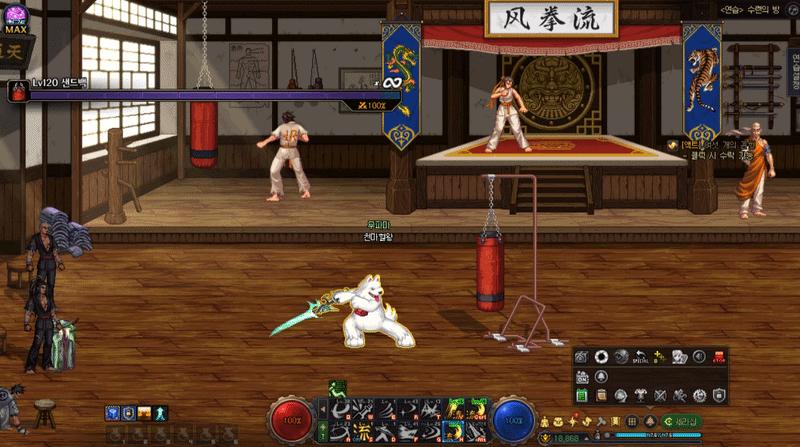Select the winged armor icon in the menu panel
Screen dimensions: 800x447
coord(640,396)
